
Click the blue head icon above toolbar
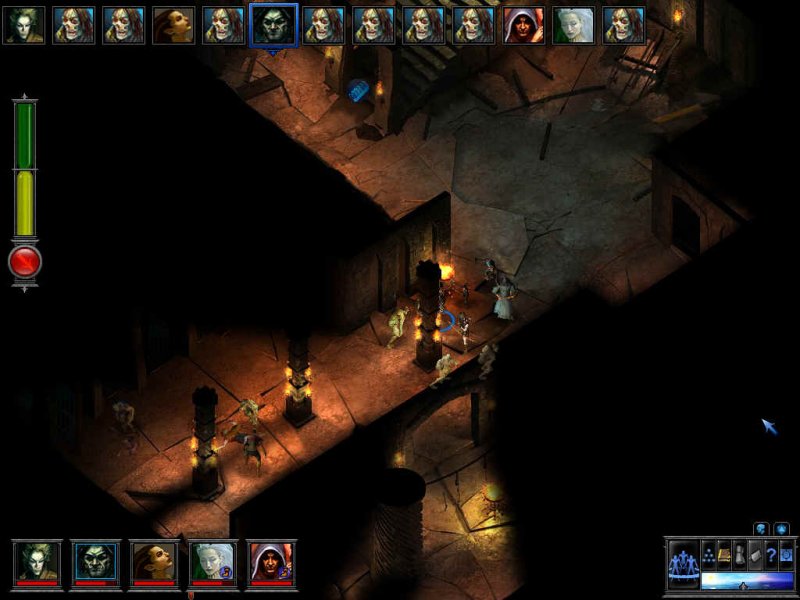[x=761, y=528]
